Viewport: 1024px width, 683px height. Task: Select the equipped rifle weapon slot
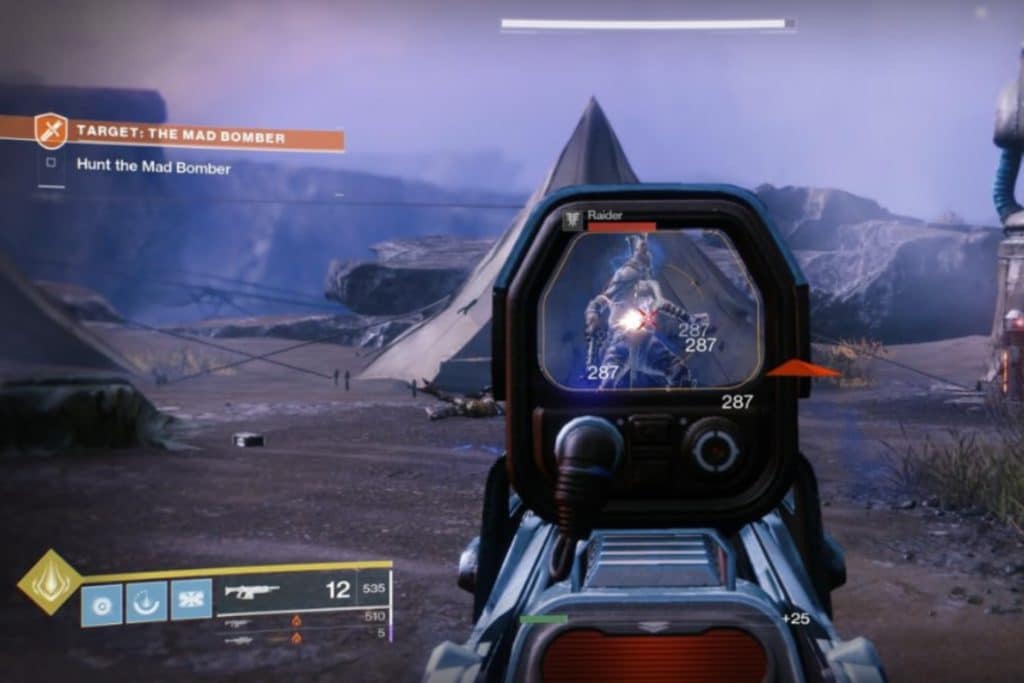point(252,590)
